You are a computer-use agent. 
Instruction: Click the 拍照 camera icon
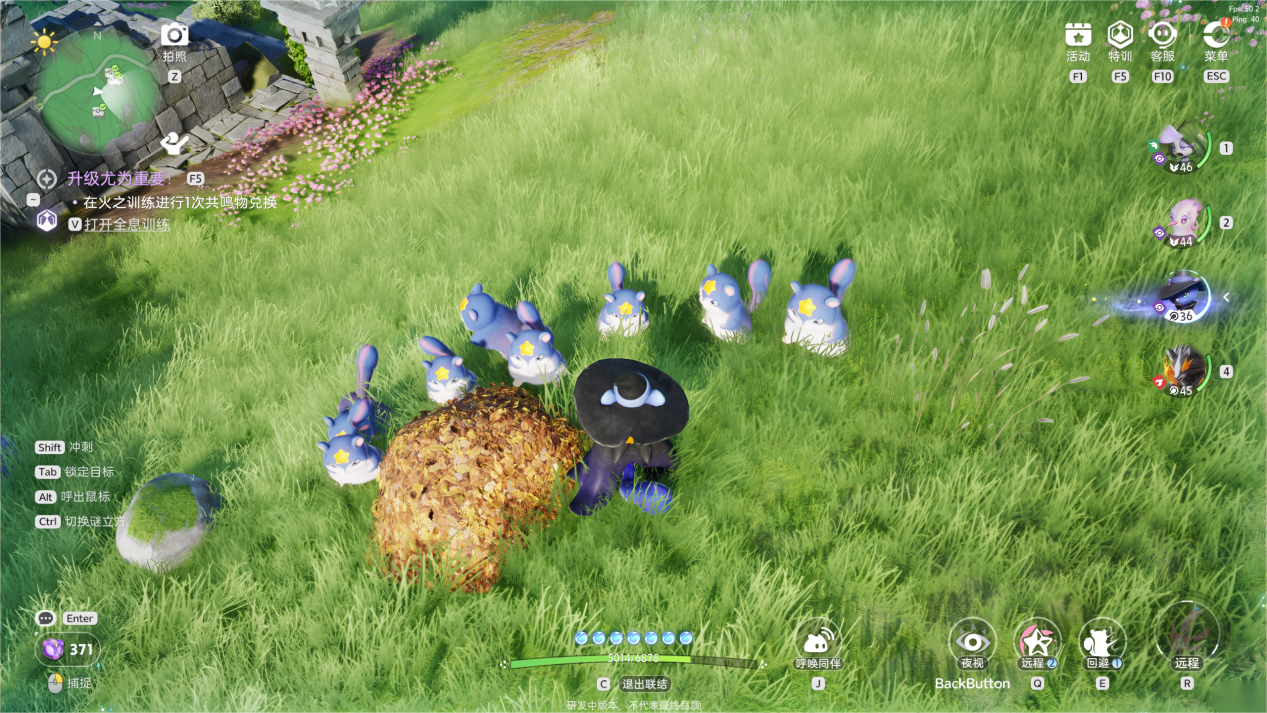(175, 36)
